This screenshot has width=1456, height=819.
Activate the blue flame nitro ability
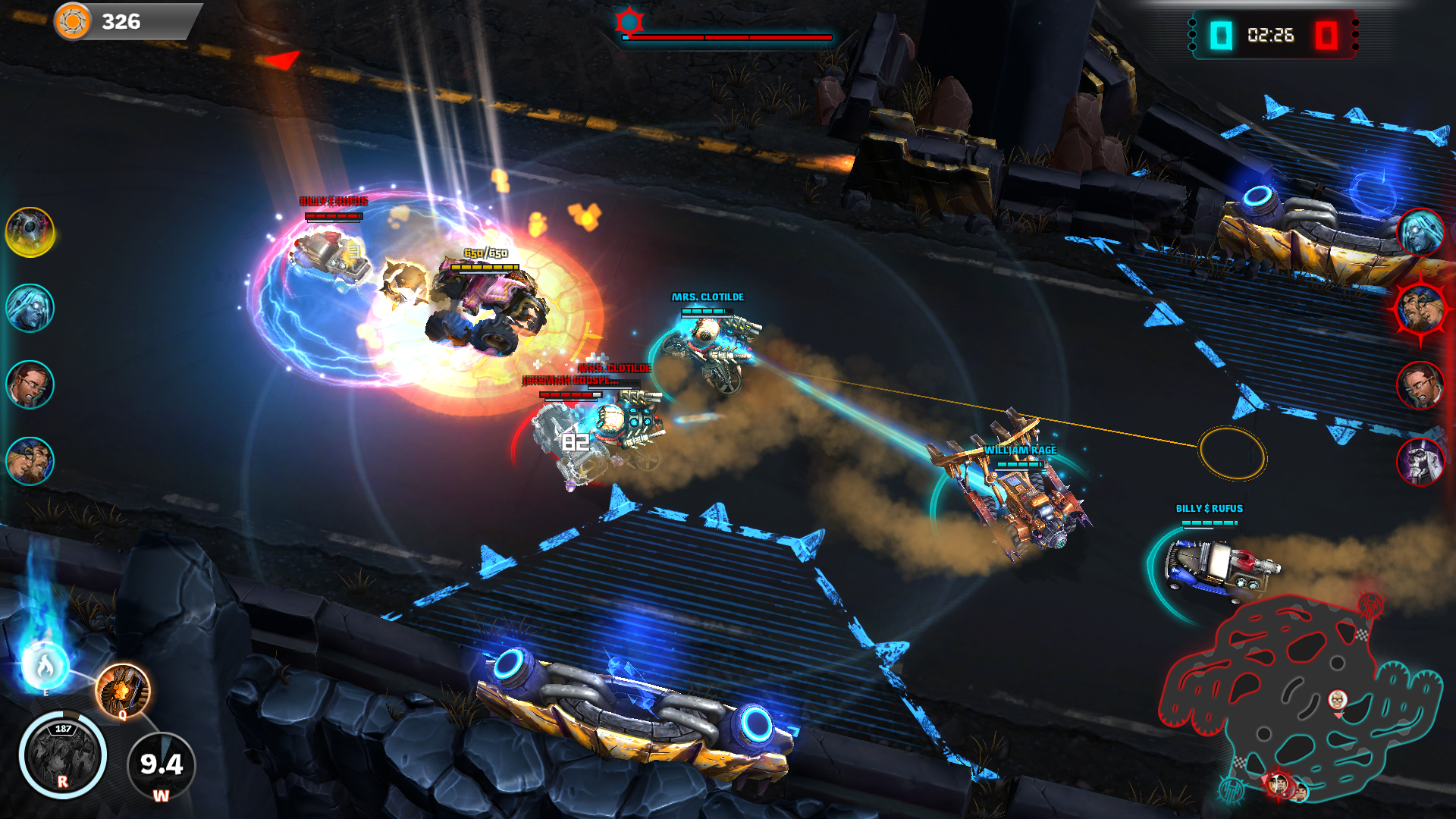click(45, 666)
